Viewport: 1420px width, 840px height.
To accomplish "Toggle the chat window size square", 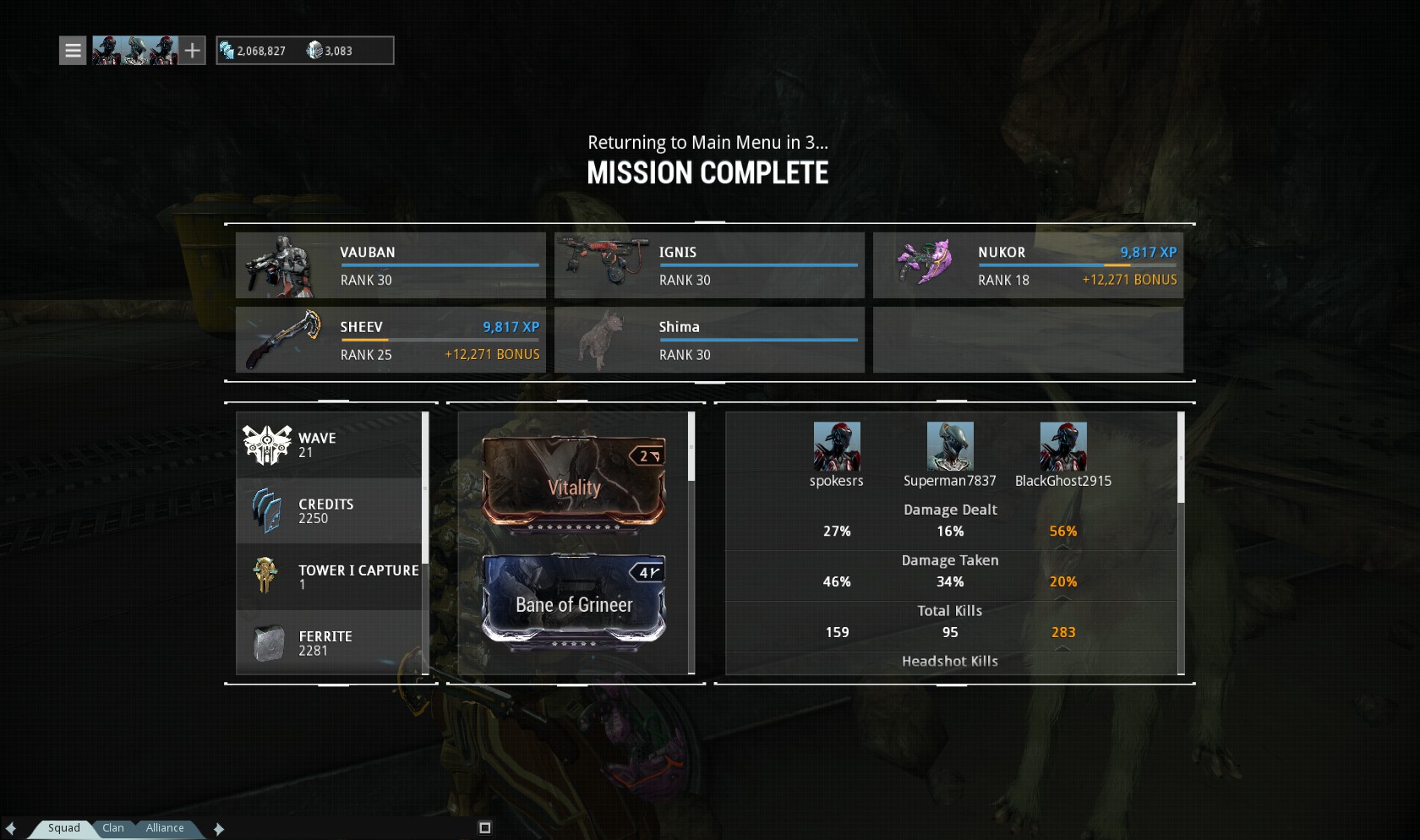I will pyautogui.click(x=485, y=828).
